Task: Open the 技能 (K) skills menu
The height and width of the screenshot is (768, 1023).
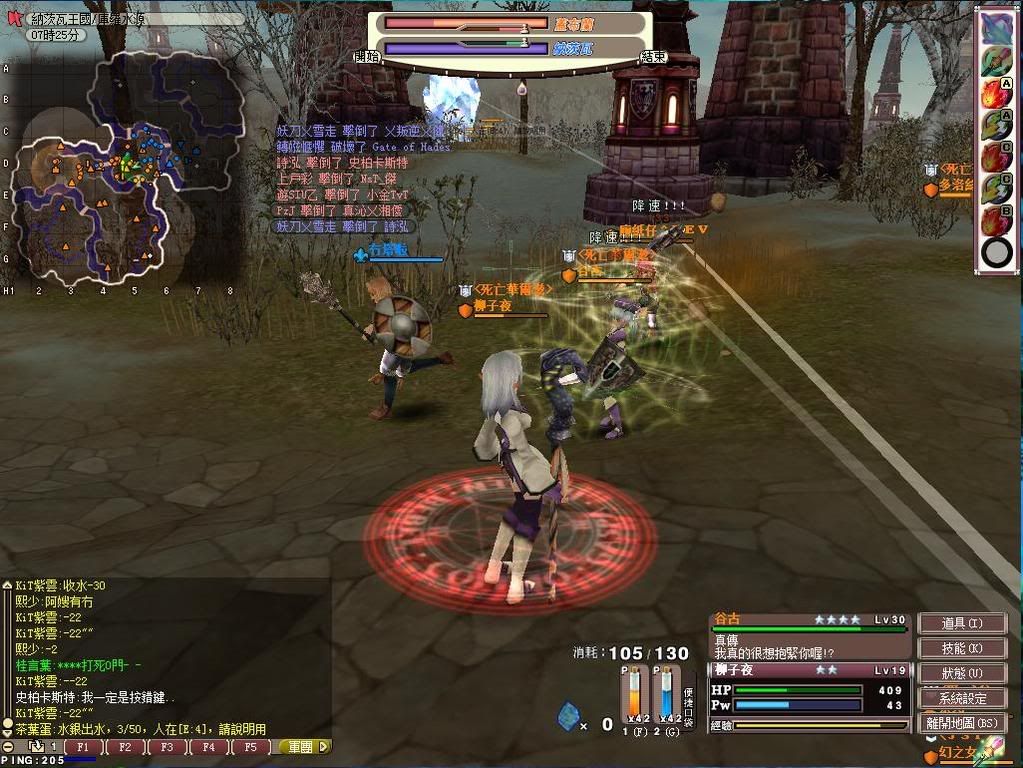Action: [961, 648]
